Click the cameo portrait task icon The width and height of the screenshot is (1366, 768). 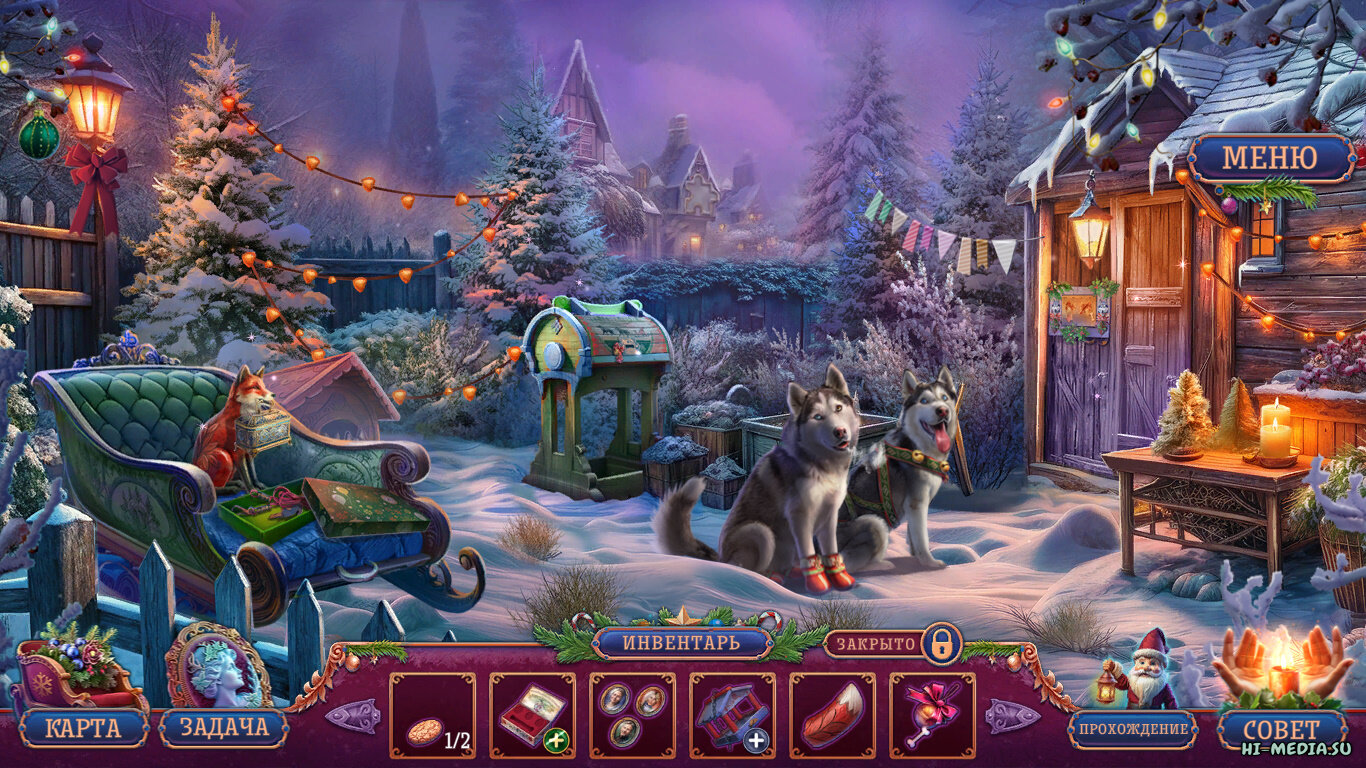(x=216, y=666)
